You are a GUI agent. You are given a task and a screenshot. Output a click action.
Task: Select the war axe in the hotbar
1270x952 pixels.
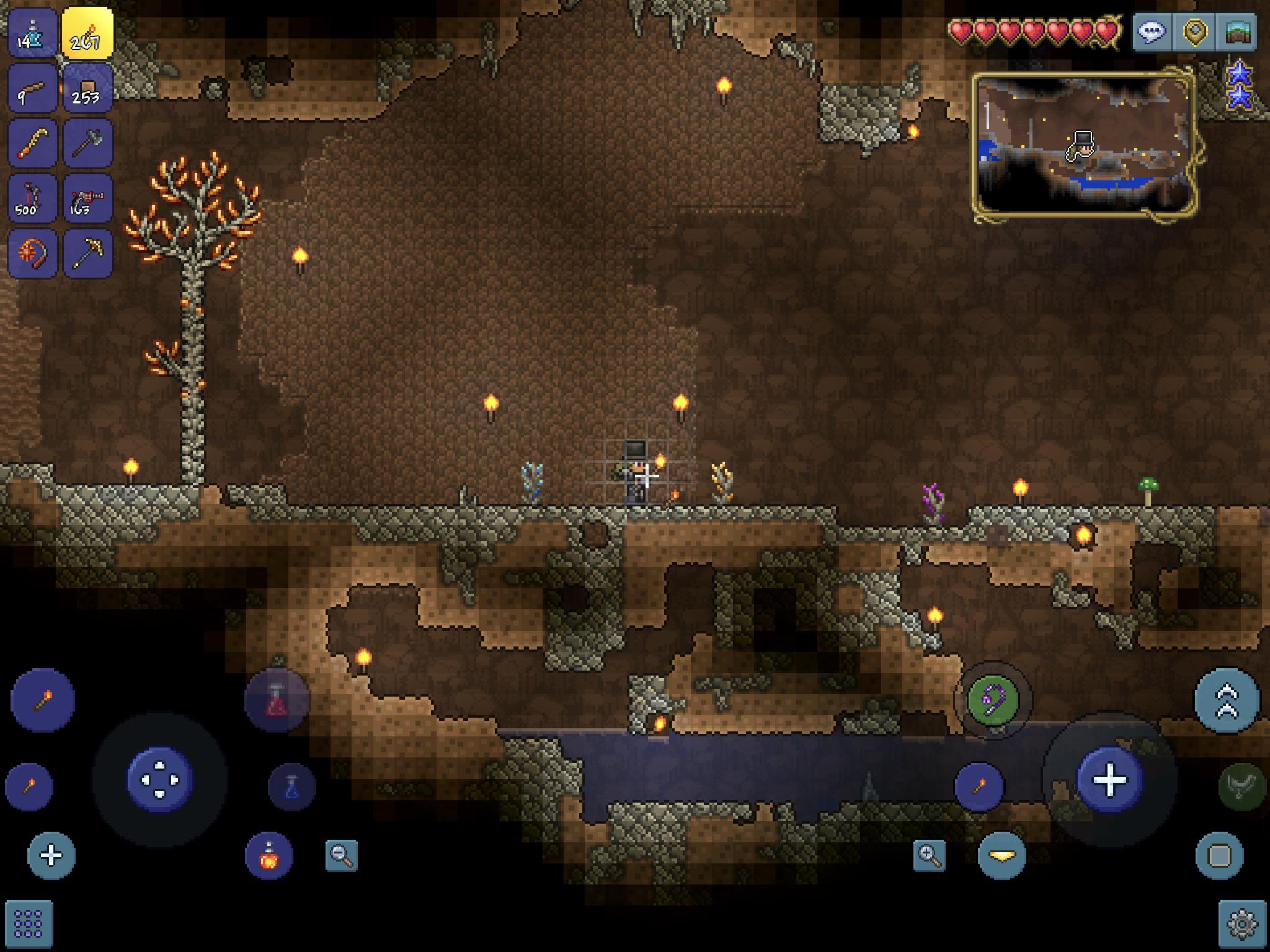[87, 144]
